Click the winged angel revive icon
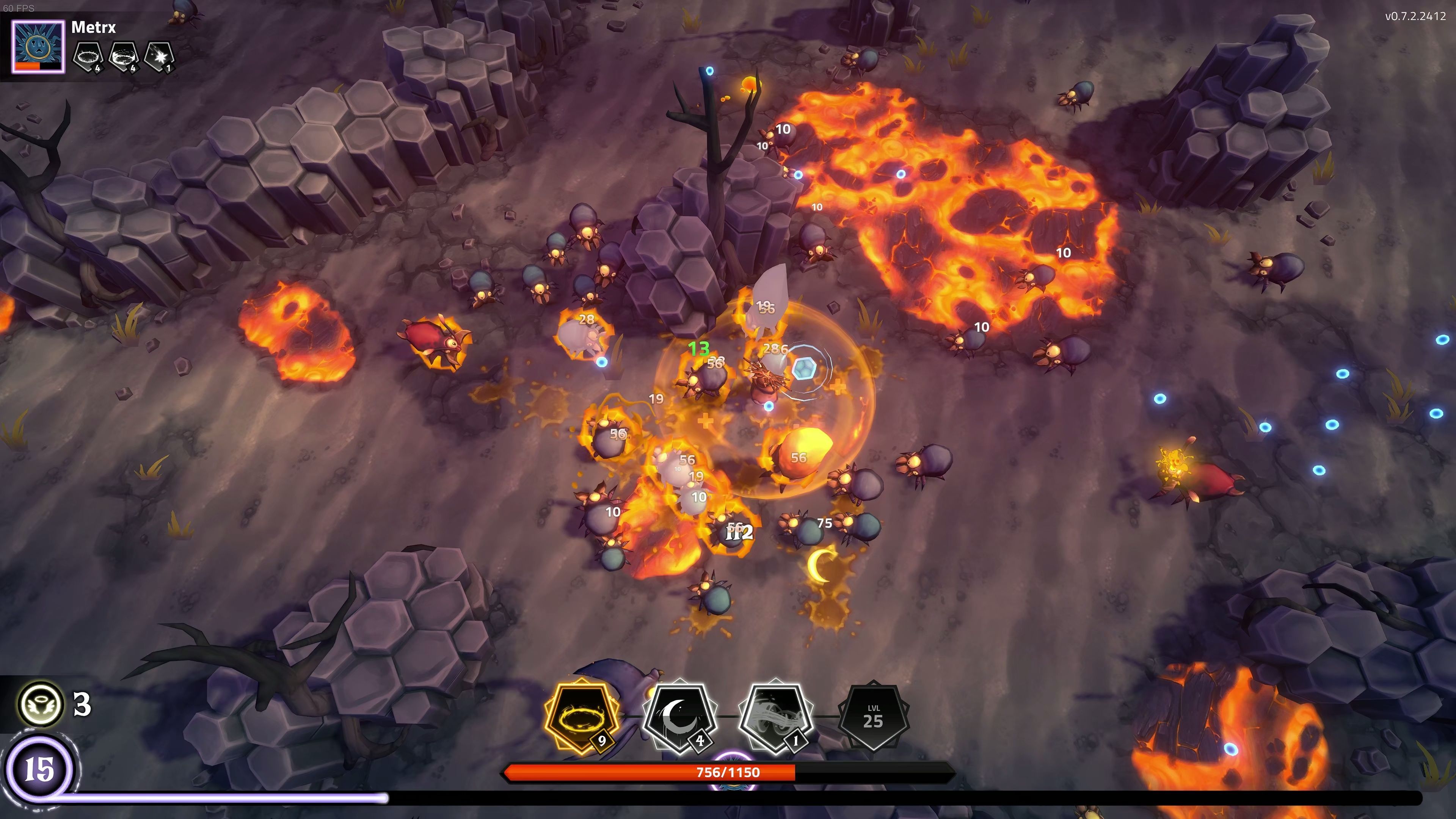1456x819 pixels. [x=41, y=704]
